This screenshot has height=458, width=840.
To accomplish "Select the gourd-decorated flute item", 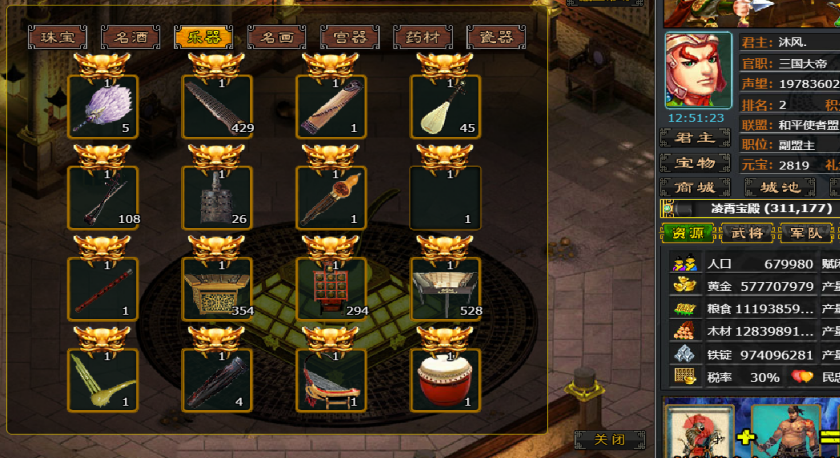I will [x=331, y=196].
